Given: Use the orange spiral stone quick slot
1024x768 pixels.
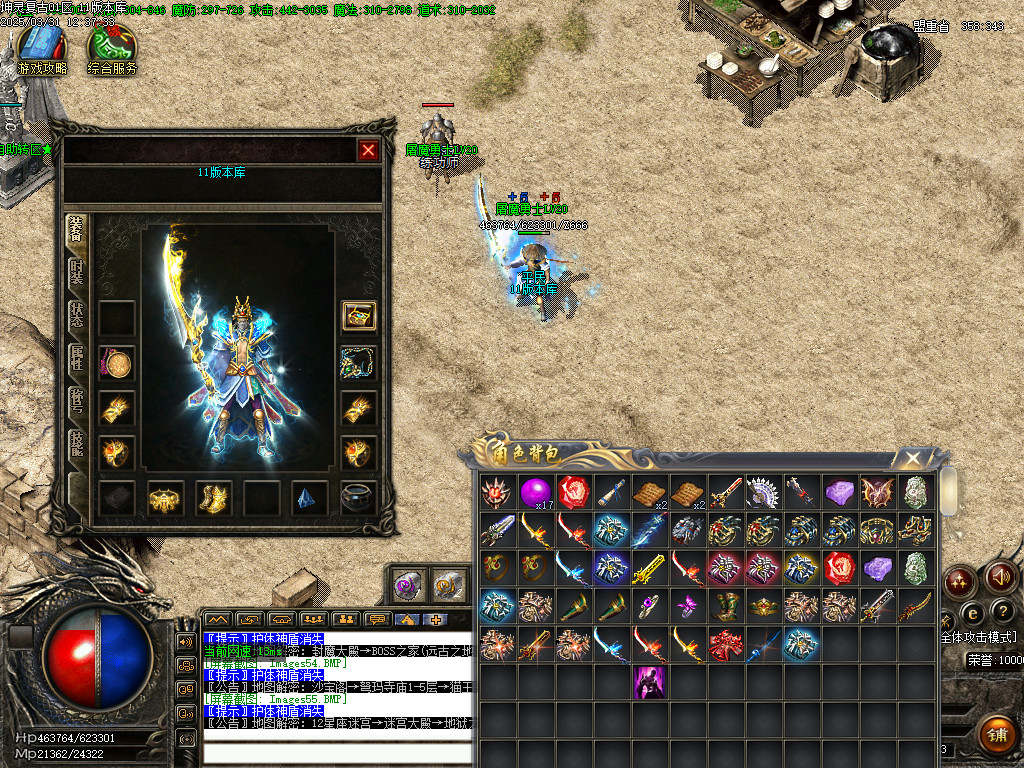Looking at the screenshot, I should pyautogui.click(x=447, y=584).
